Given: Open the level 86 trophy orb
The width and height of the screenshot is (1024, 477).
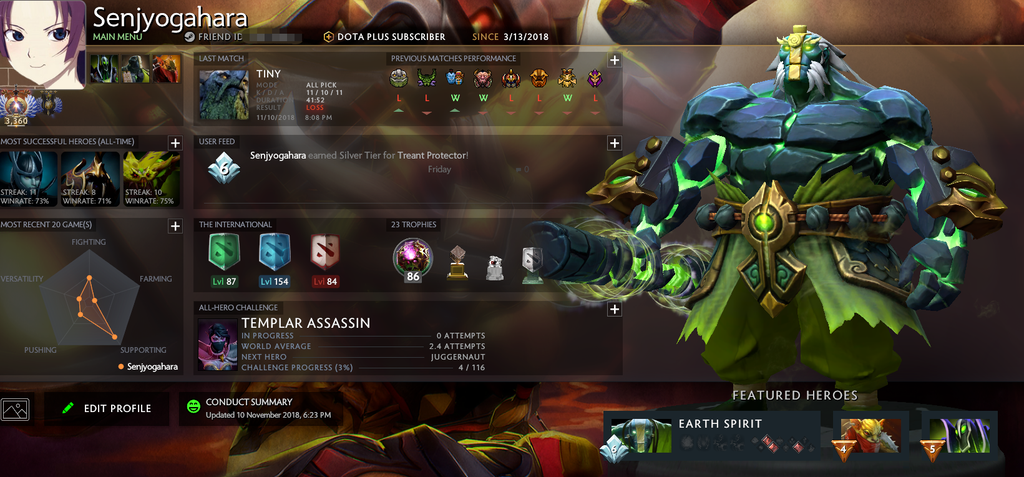Looking at the screenshot, I should (x=411, y=258).
